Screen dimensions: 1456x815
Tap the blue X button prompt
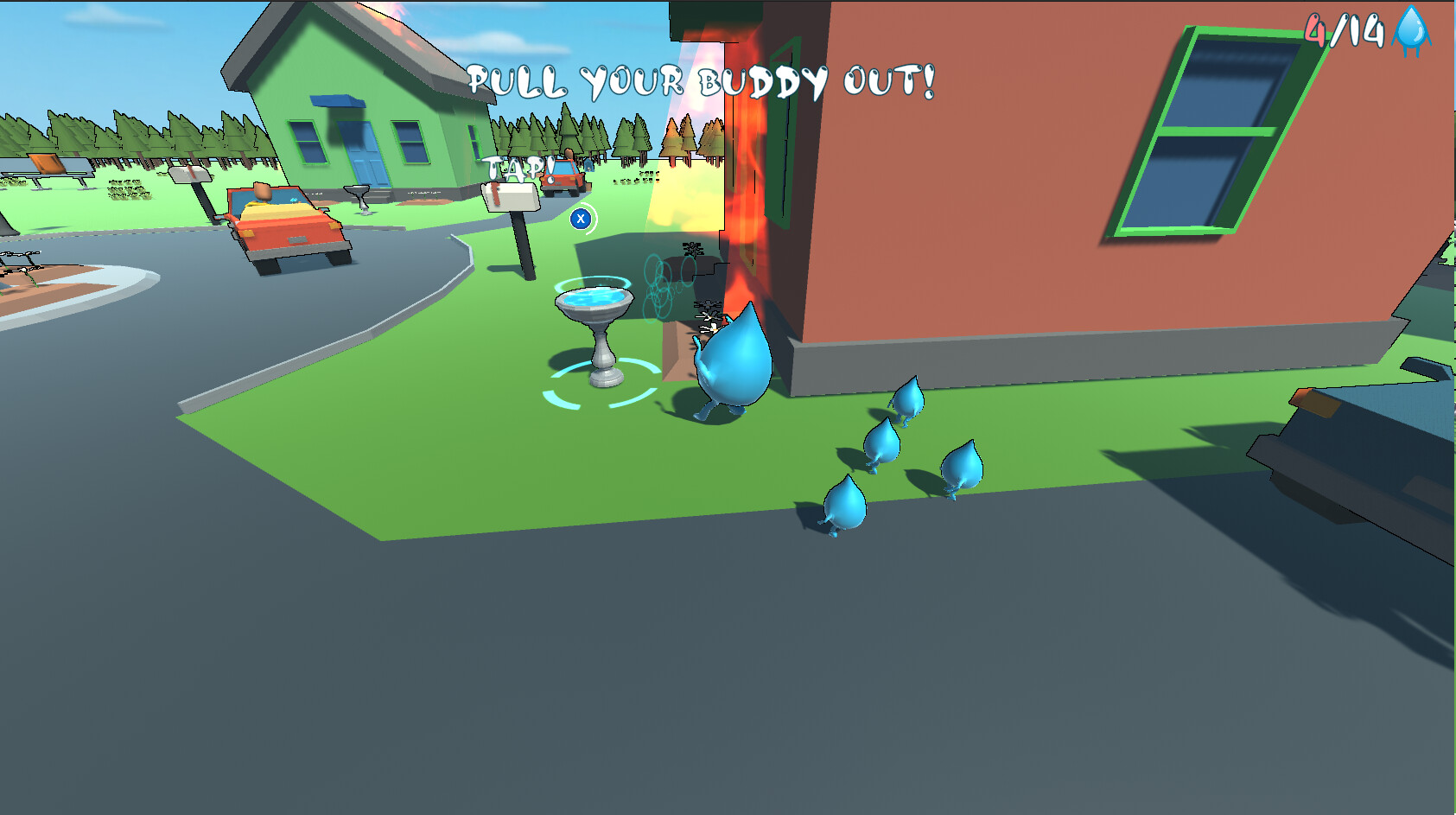pyautogui.click(x=579, y=219)
